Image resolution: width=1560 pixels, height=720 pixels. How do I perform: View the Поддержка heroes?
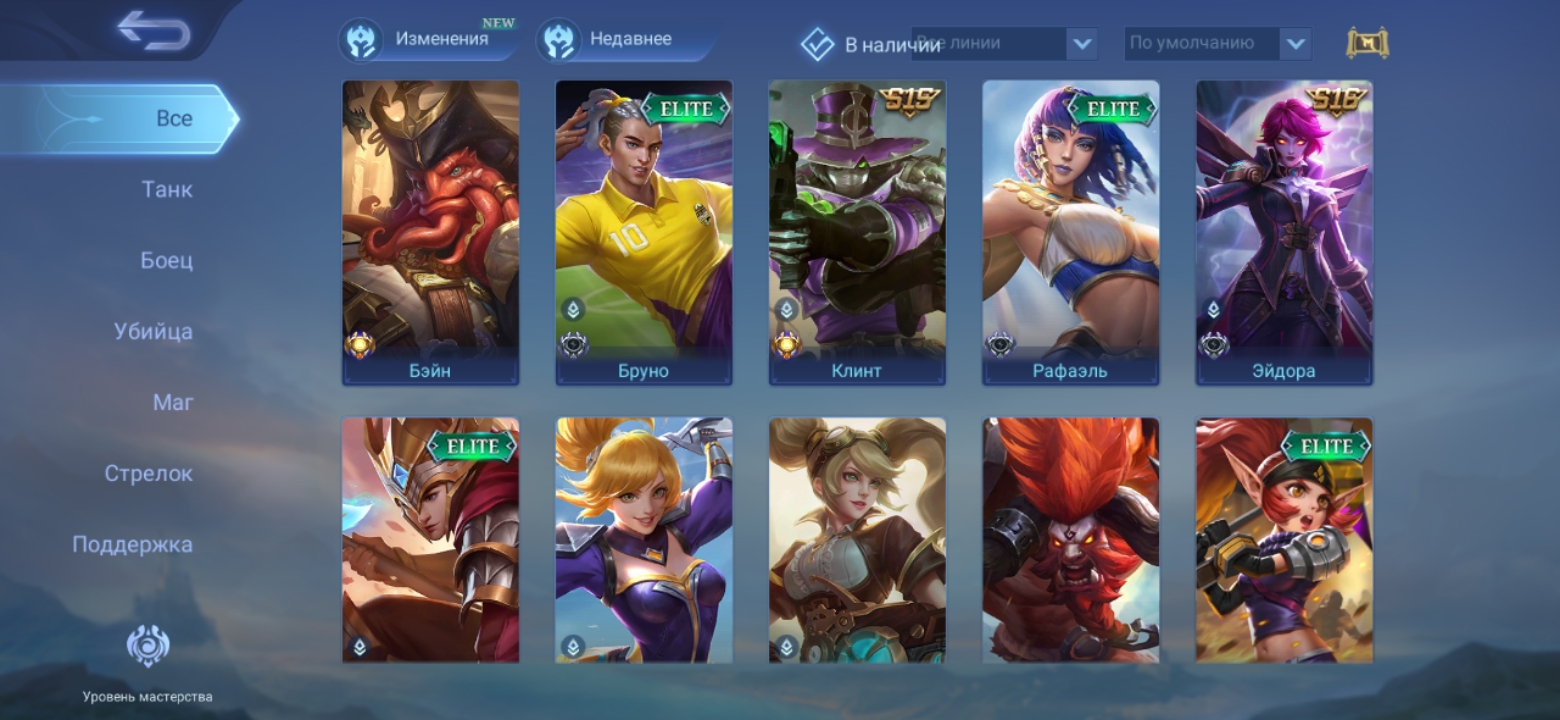pyautogui.click(x=132, y=544)
